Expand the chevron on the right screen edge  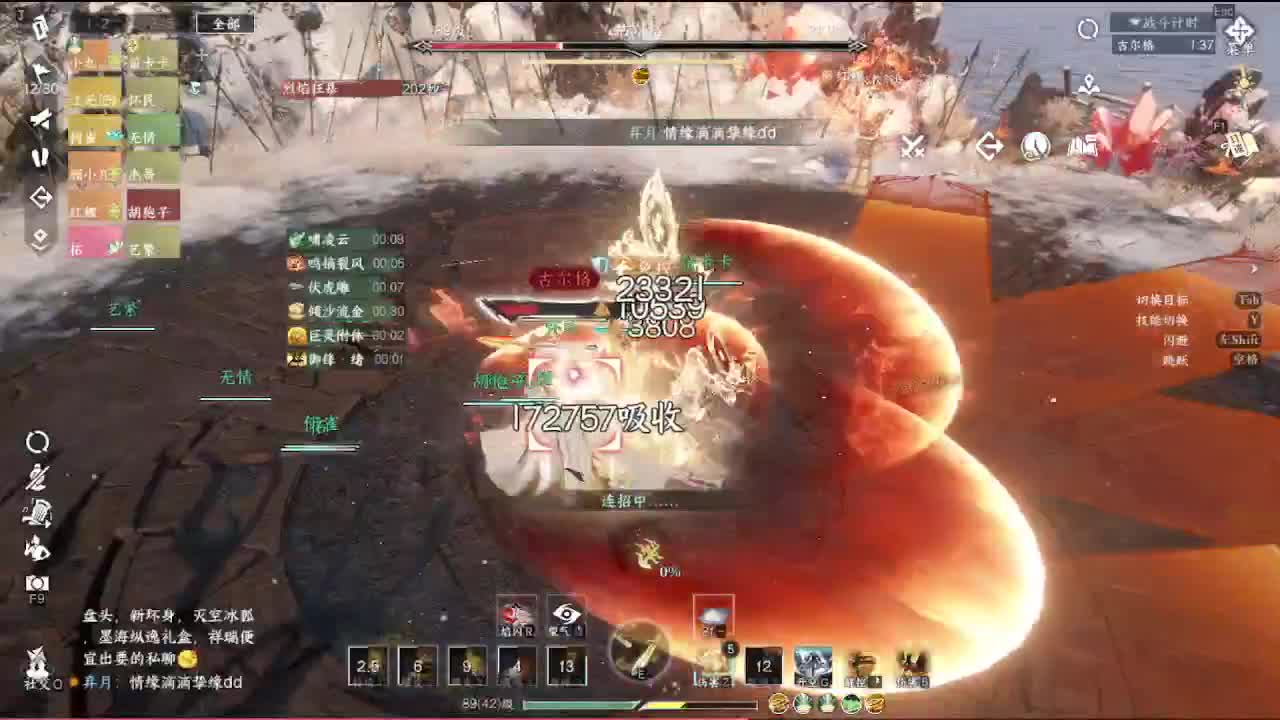1253,270
